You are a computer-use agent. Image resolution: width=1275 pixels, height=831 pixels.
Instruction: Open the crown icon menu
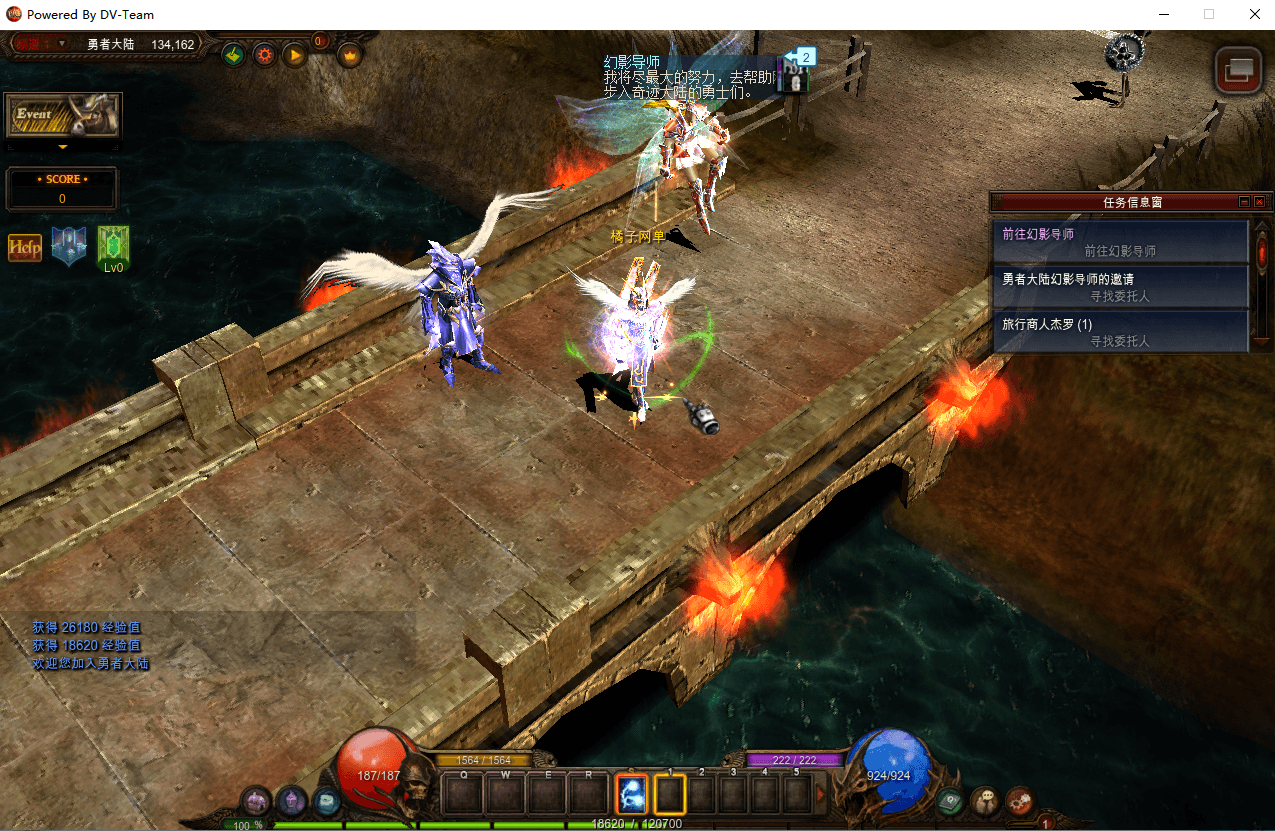350,55
